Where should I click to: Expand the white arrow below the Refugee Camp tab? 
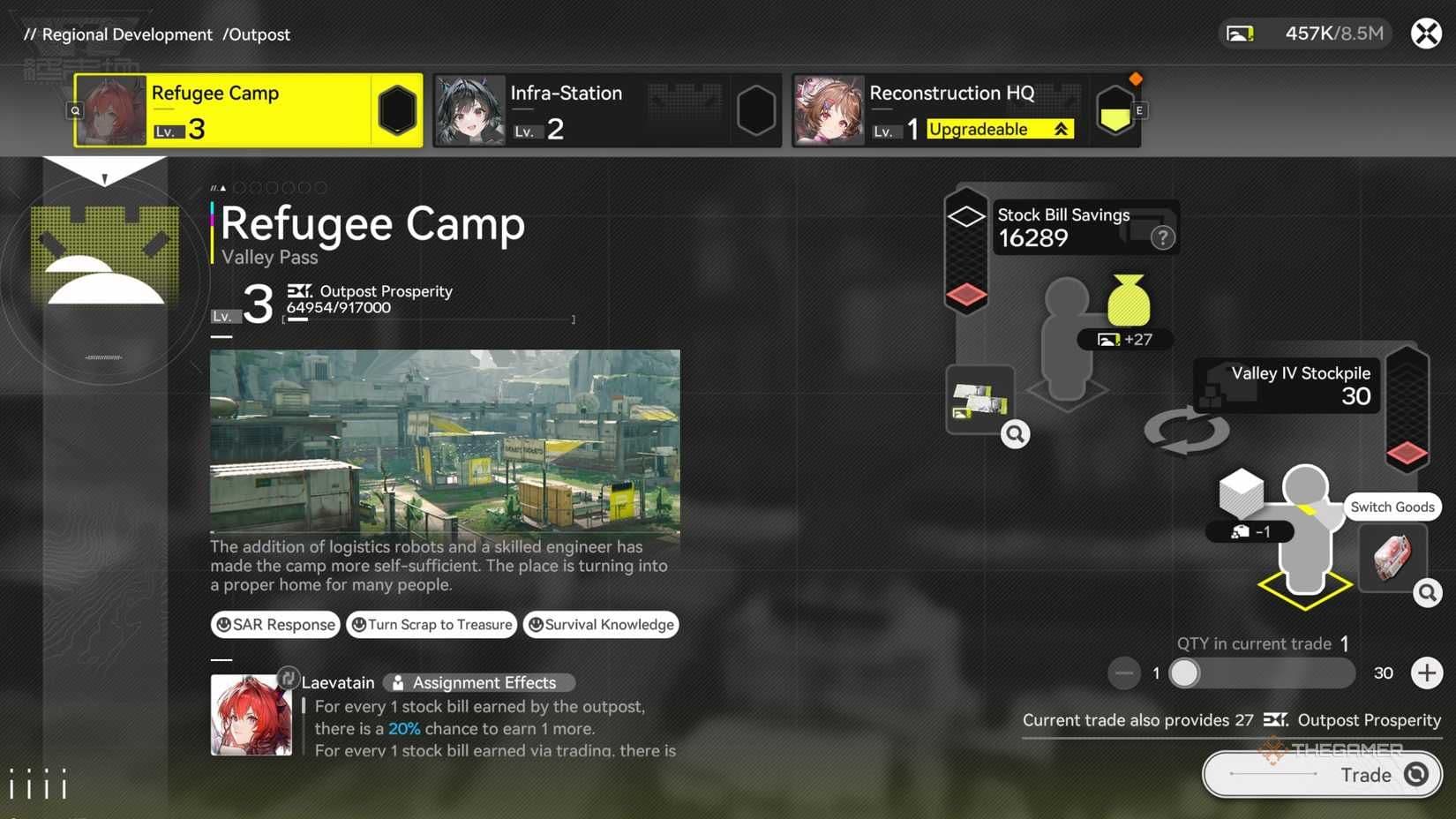point(105,173)
